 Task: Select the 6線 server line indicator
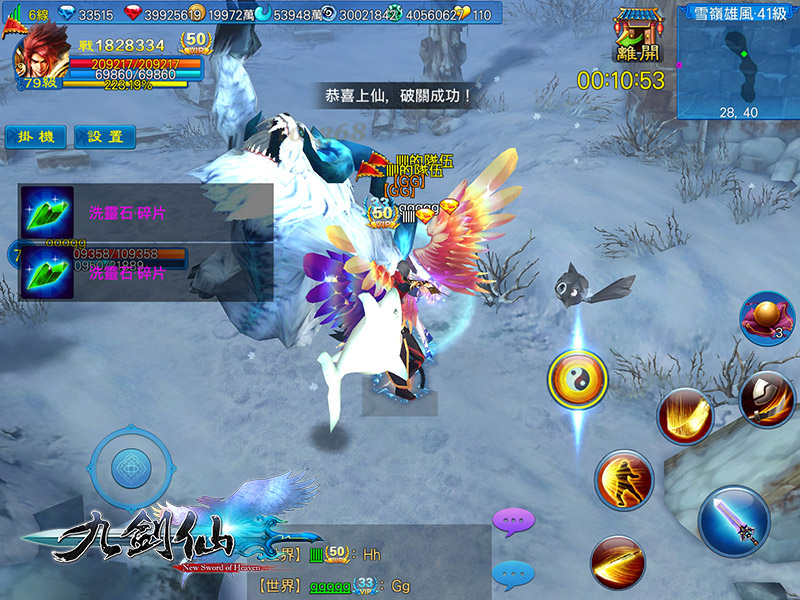click(x=29, y=15)
